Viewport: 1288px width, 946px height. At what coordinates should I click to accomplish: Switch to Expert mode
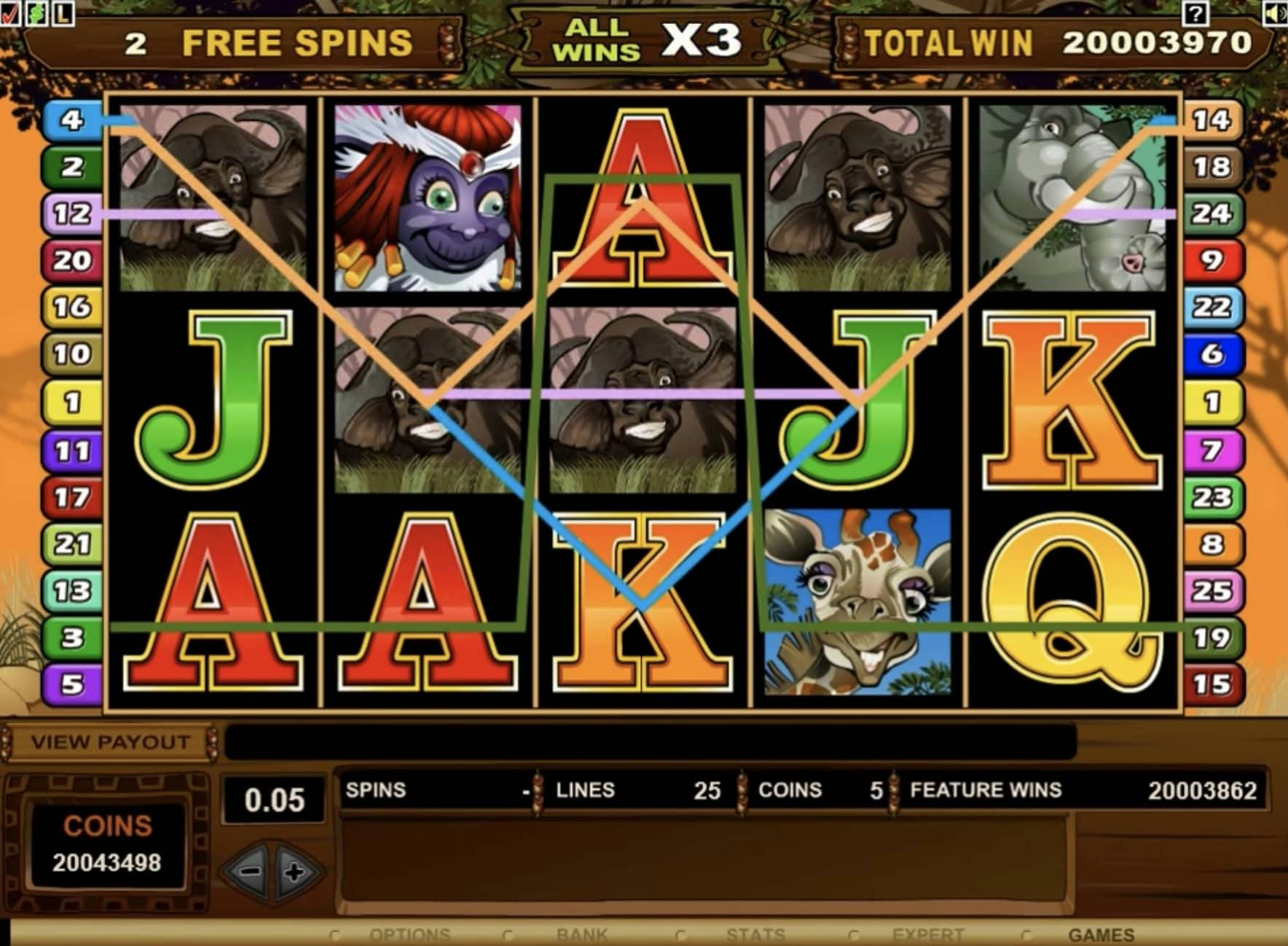927,935
